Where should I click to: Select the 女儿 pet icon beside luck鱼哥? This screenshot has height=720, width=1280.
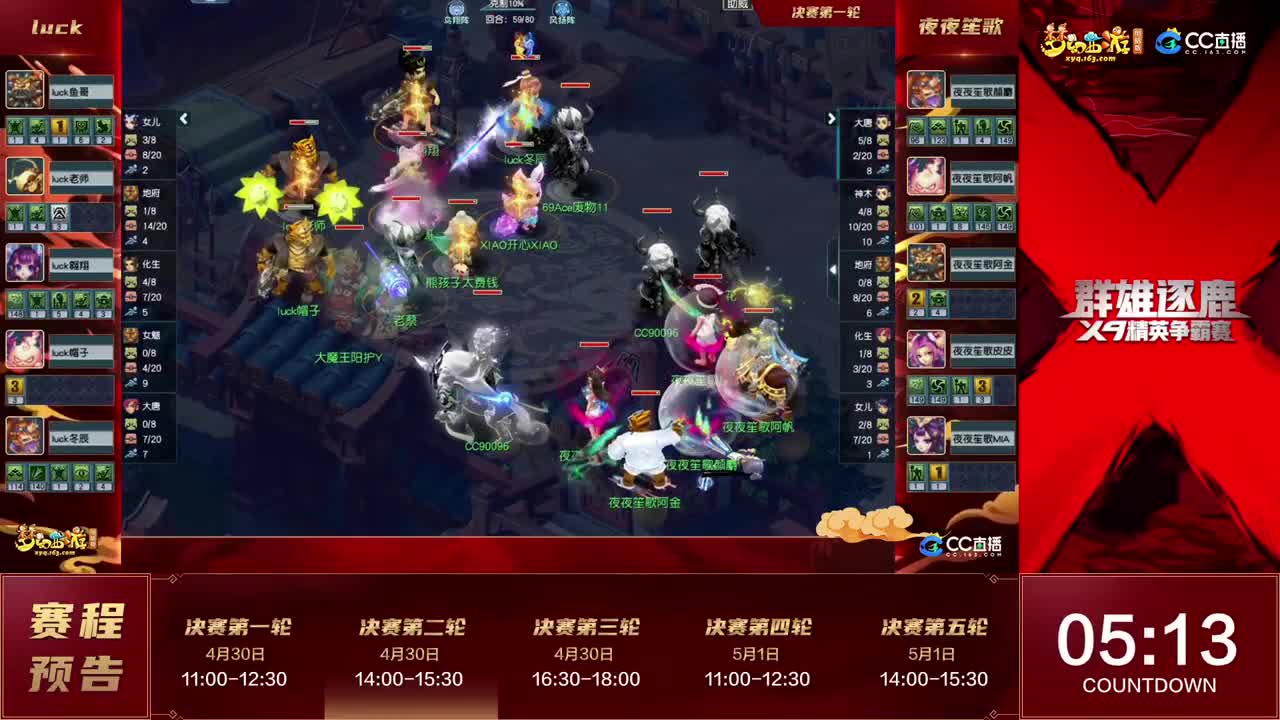pyautogui.click(x=130, y=121)
